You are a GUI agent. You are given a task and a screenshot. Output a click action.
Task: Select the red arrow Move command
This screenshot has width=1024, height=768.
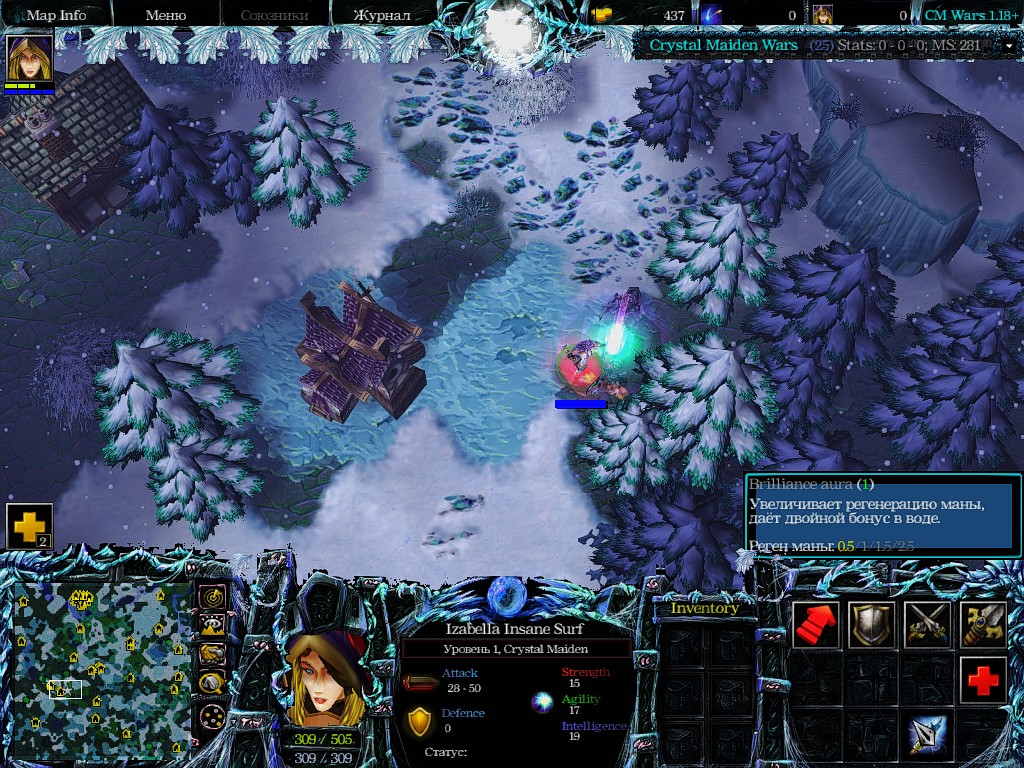(x=816, y=625)
